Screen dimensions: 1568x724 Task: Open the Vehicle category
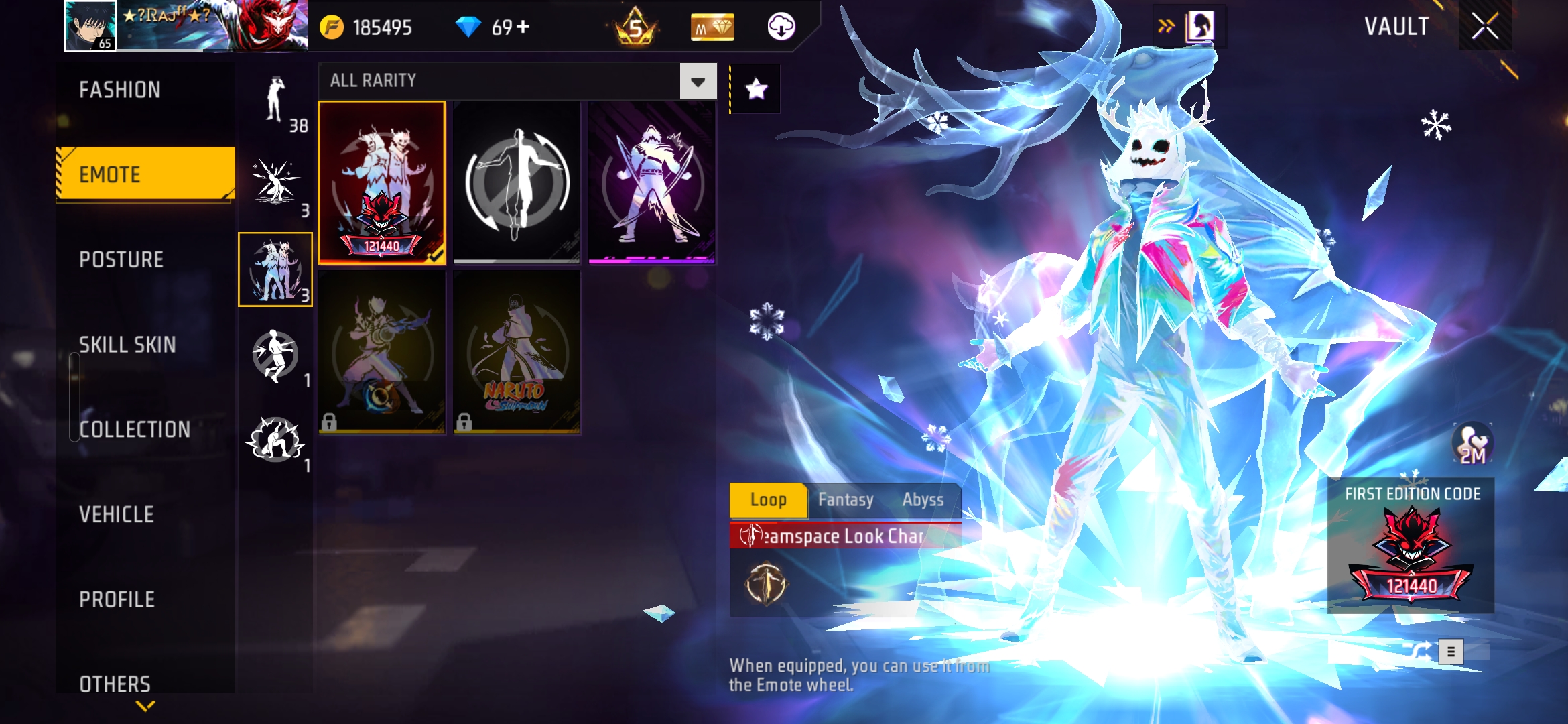click(x=117, y=514)
